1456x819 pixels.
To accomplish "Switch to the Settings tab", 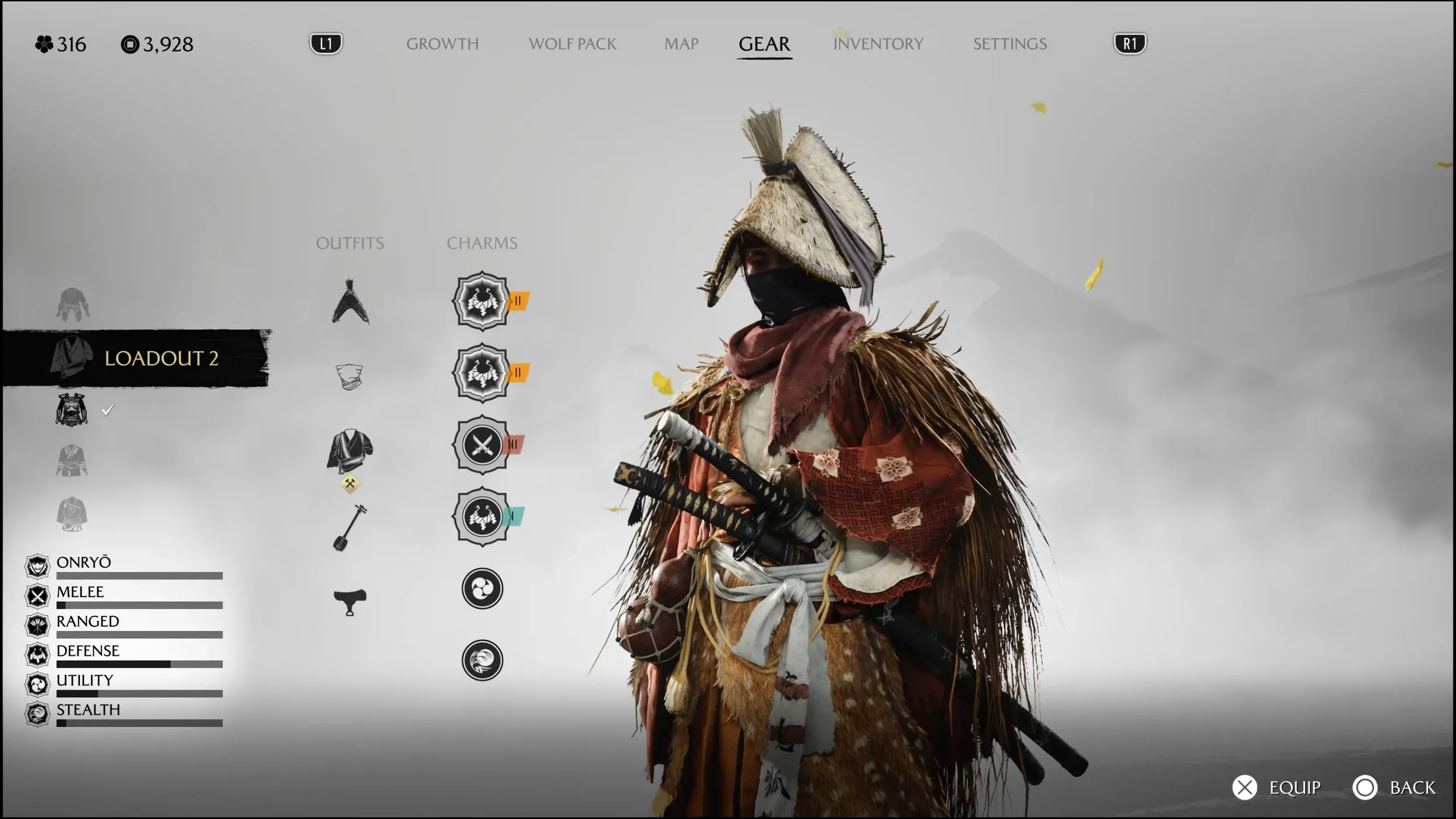I will pos(1009,44).
